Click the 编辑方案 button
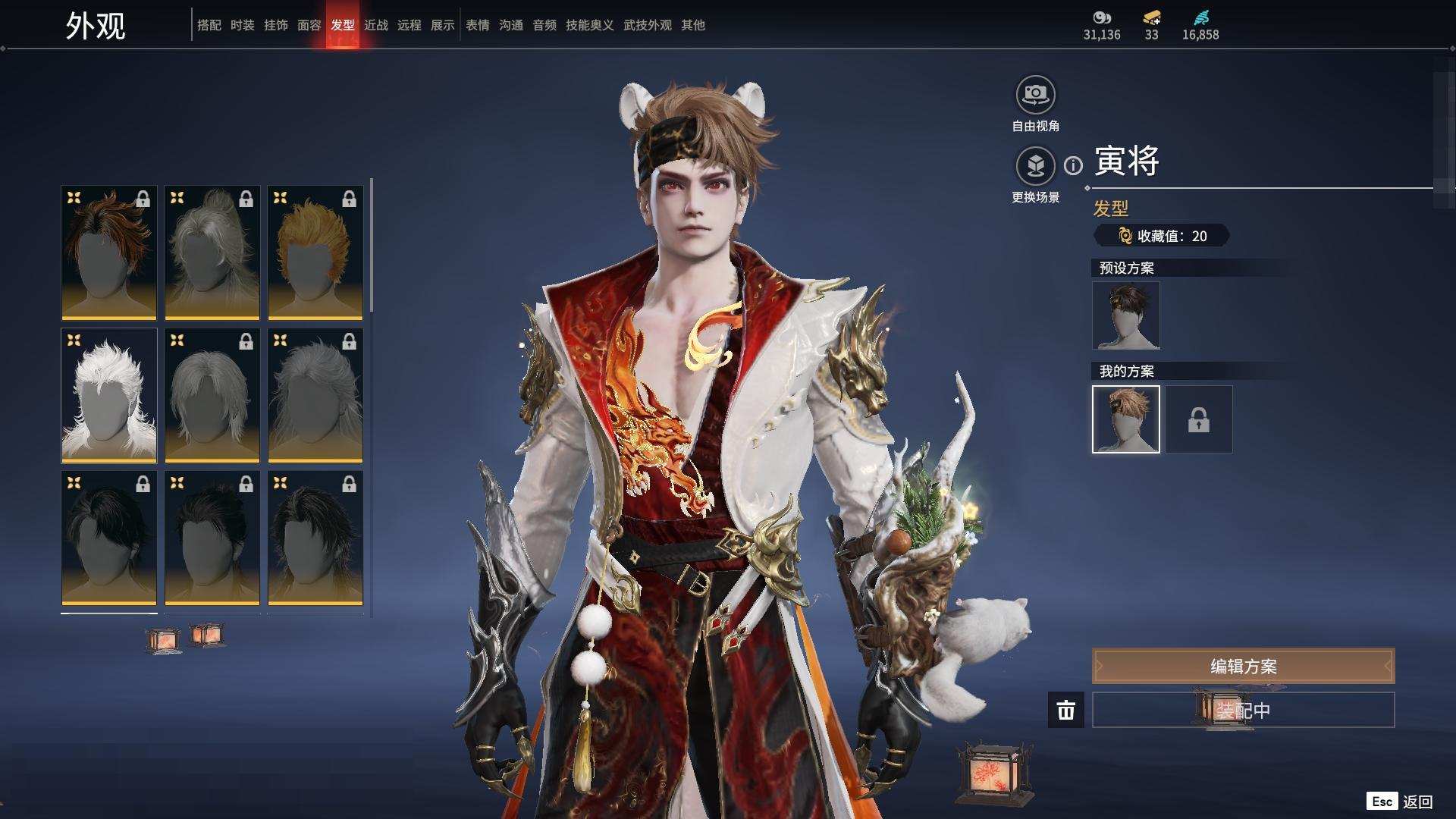 1243,666
